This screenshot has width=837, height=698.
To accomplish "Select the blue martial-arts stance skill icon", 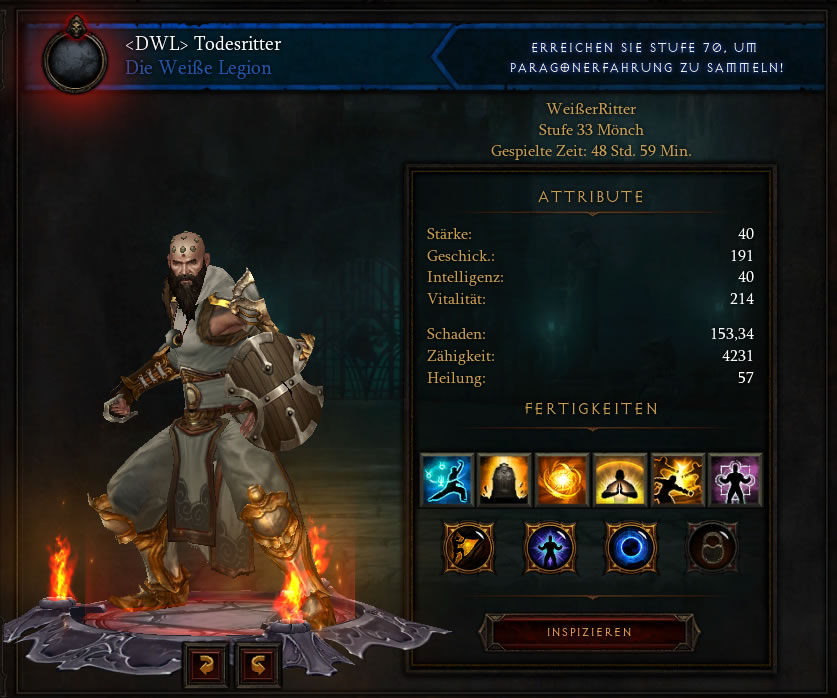I will click(446, 479).
